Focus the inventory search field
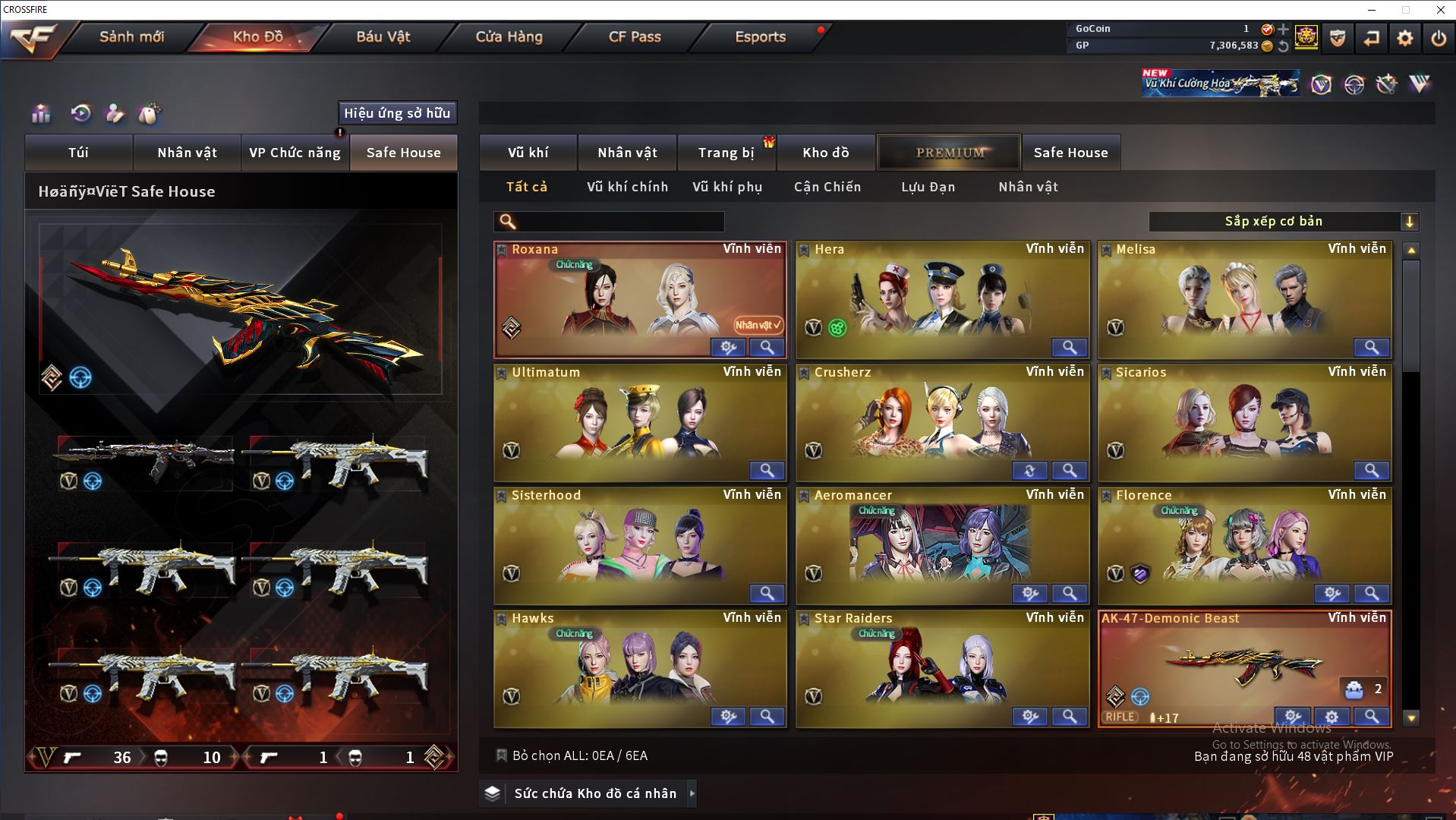 point(619,222)
